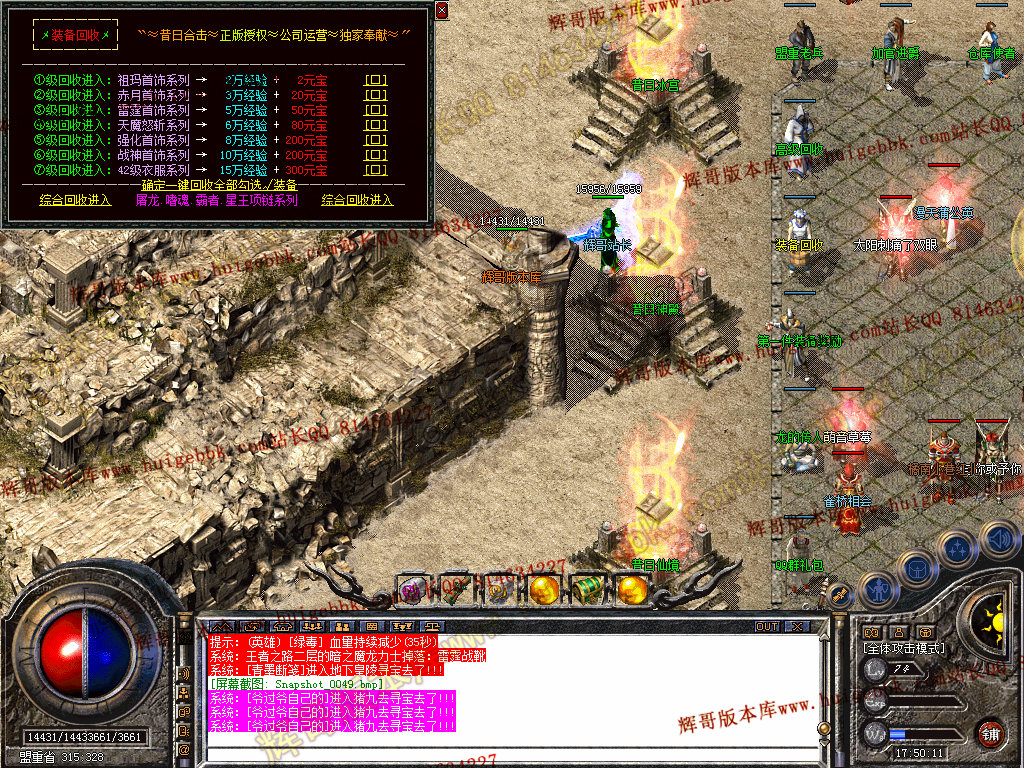Click the OUT button above chat

767,627
